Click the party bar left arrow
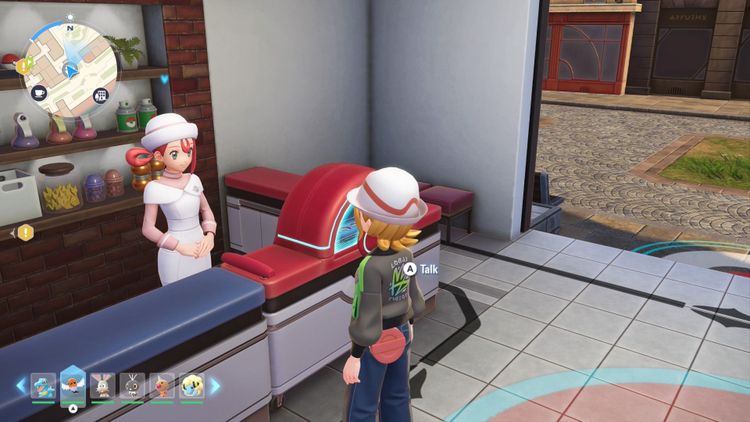Image resolution: width=750 pixels, height=422 pixels. (19, 385)
